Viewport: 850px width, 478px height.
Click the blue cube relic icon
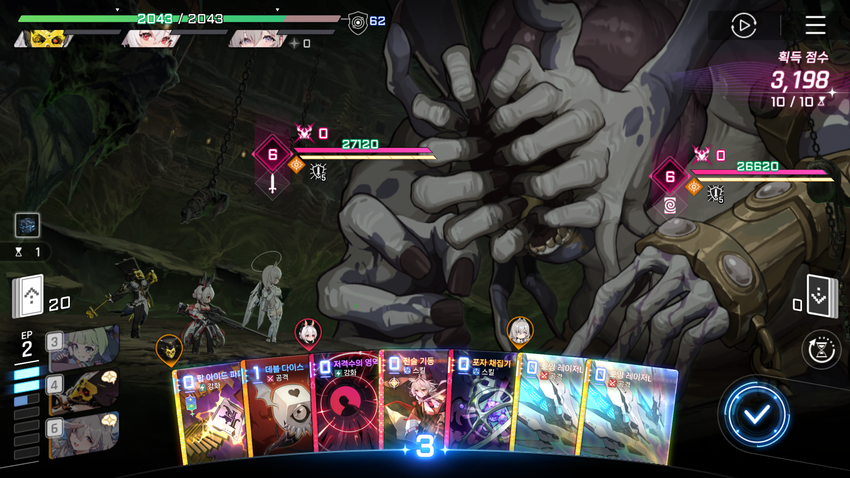27,224
